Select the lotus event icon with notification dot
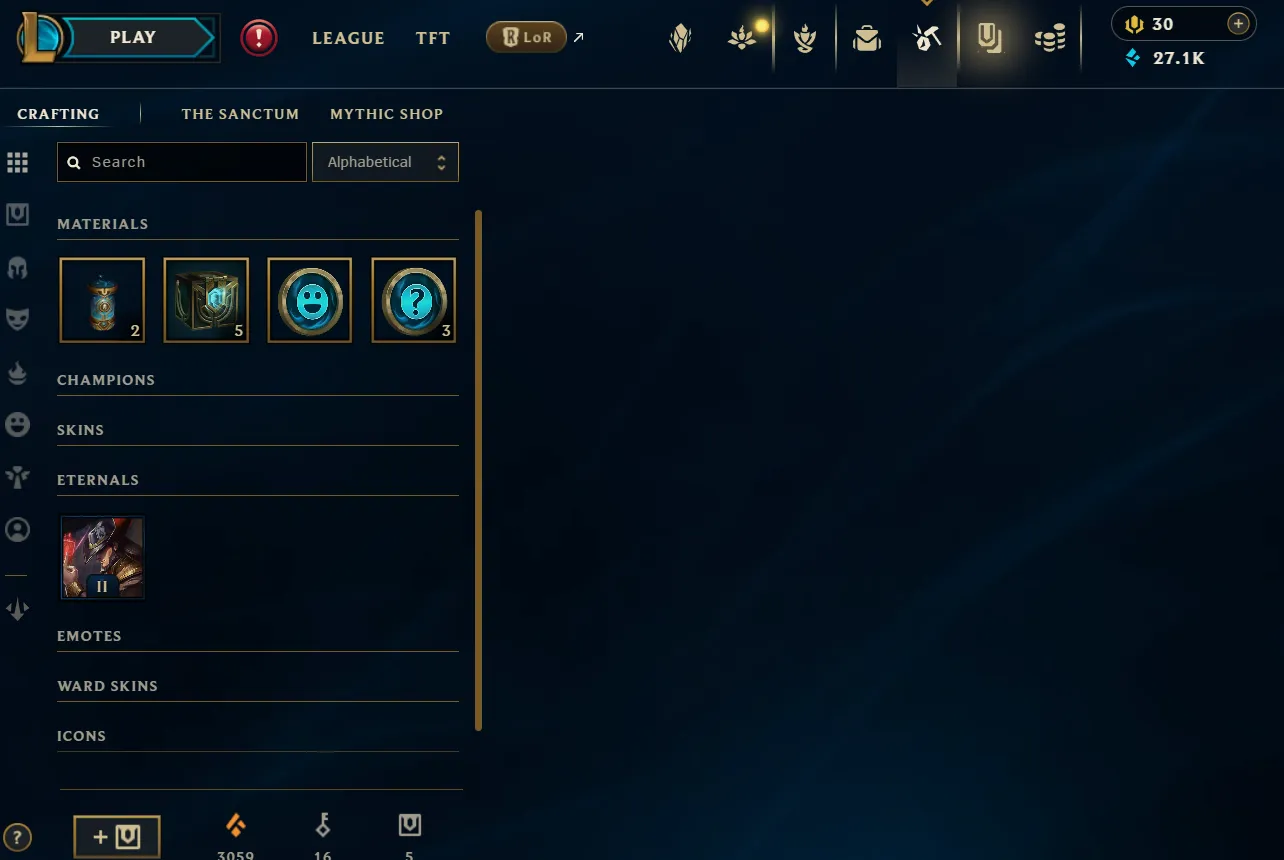 742,38
